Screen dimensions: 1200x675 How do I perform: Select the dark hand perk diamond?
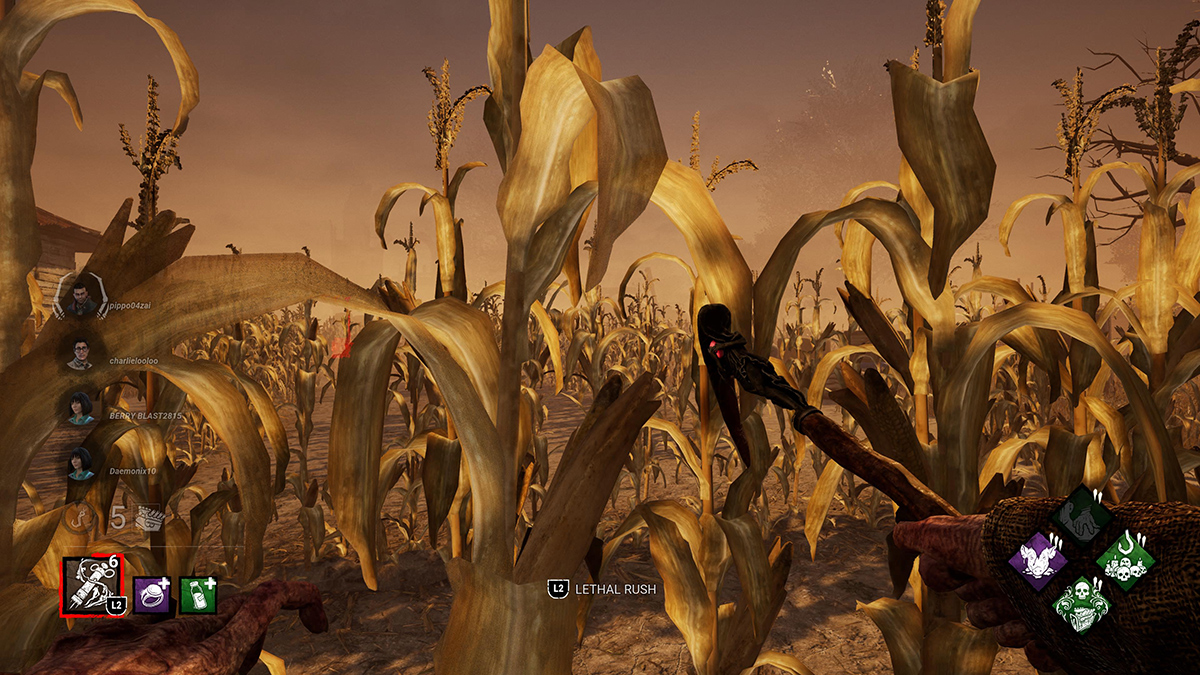(1081, 516)
